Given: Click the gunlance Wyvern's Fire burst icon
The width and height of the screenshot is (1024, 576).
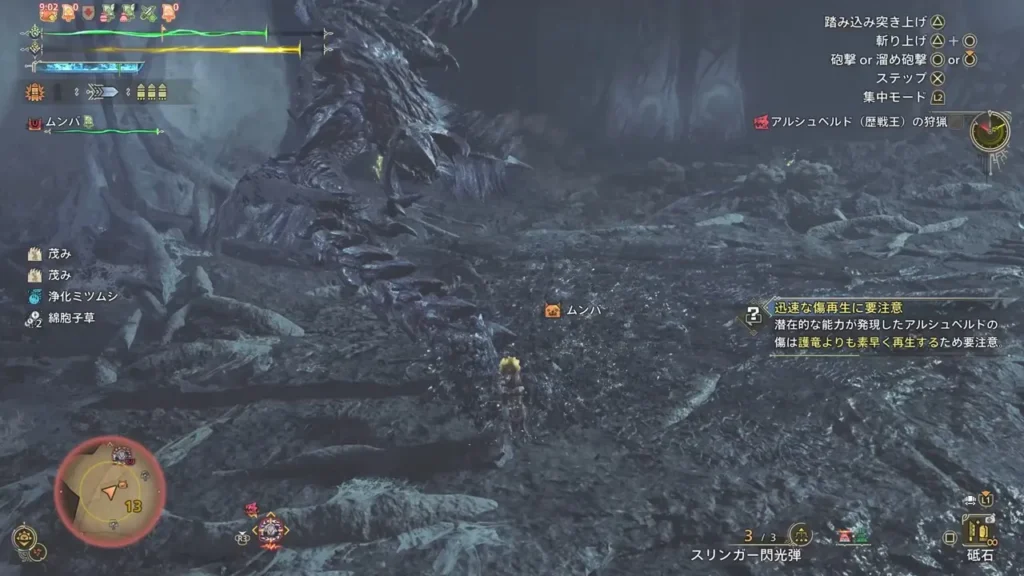Looking at the screenshot, I should [x=34, y=92].
